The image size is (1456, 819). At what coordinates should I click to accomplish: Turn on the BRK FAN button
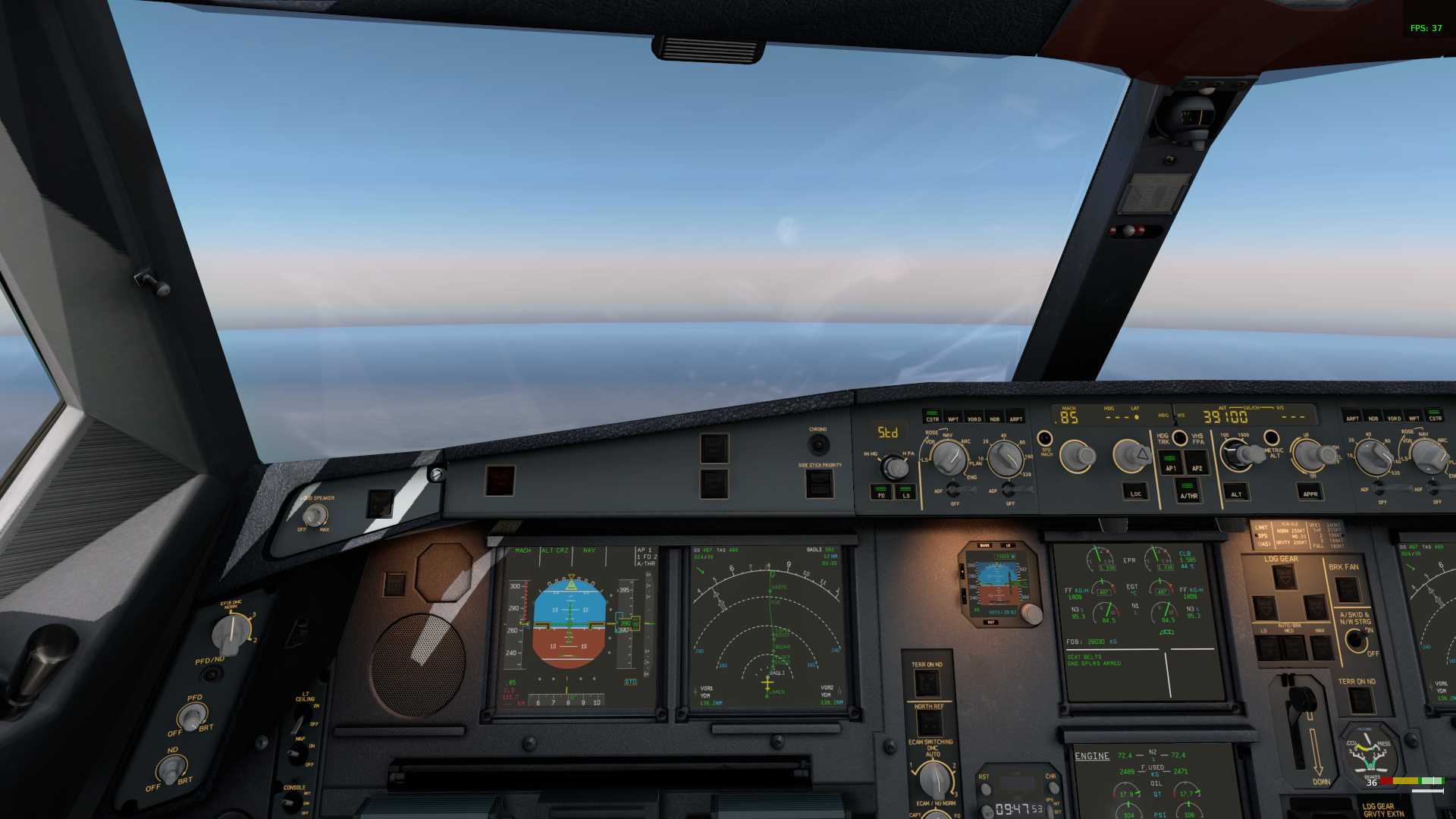point(1347,588)
